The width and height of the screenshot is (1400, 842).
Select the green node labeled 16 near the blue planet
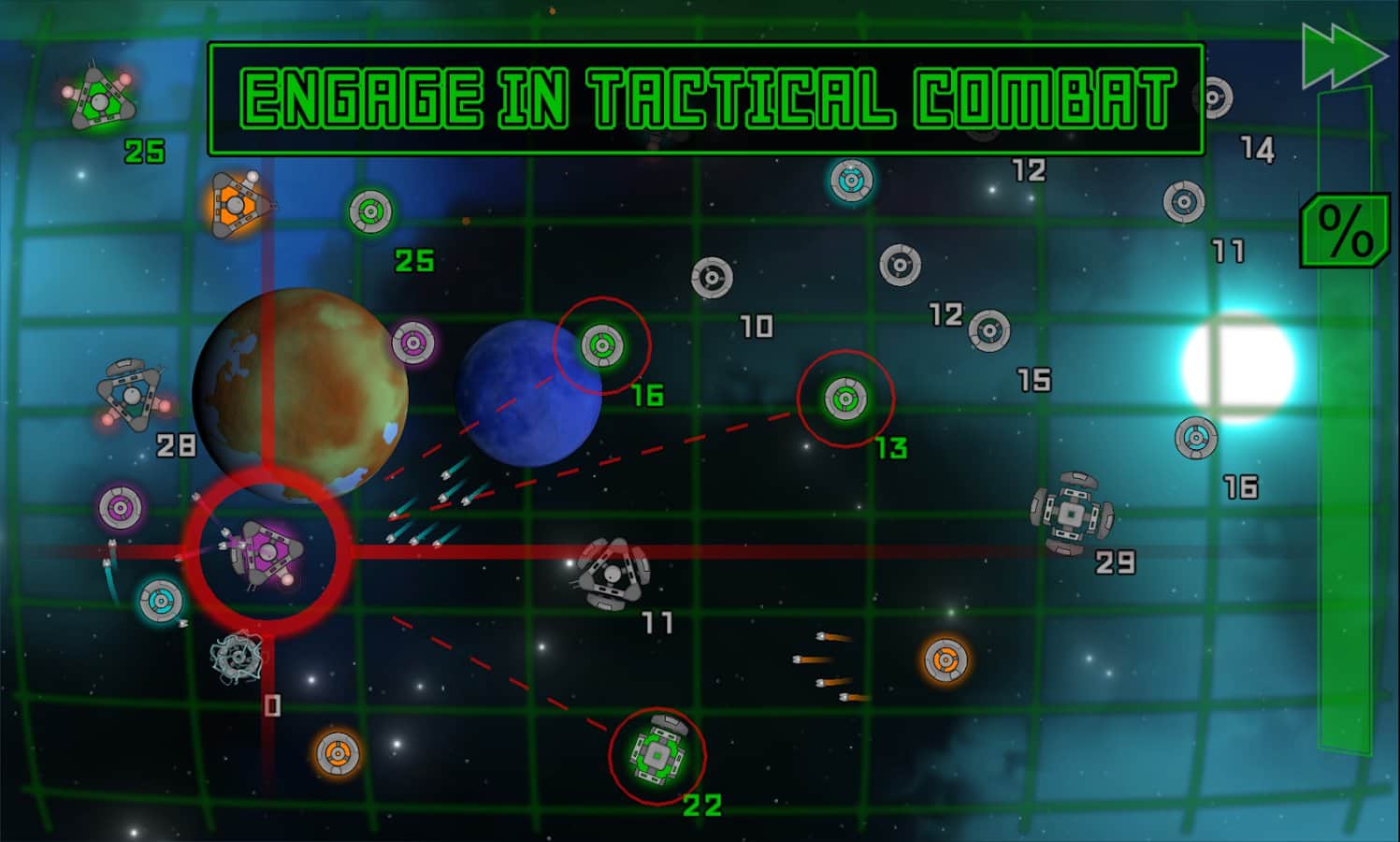point(602,343)
